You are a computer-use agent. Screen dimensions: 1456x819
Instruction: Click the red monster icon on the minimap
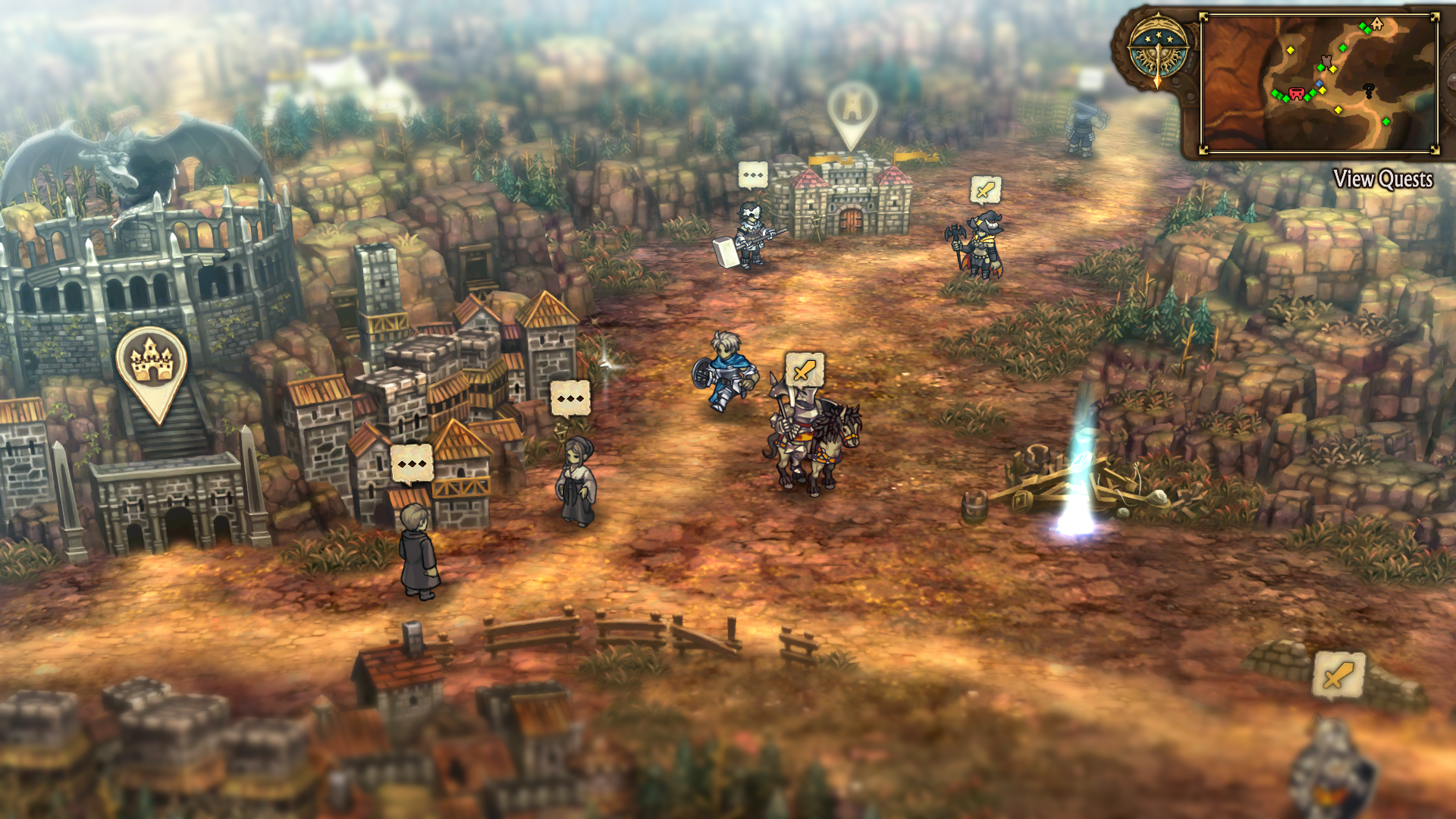tap(1297, 93)
